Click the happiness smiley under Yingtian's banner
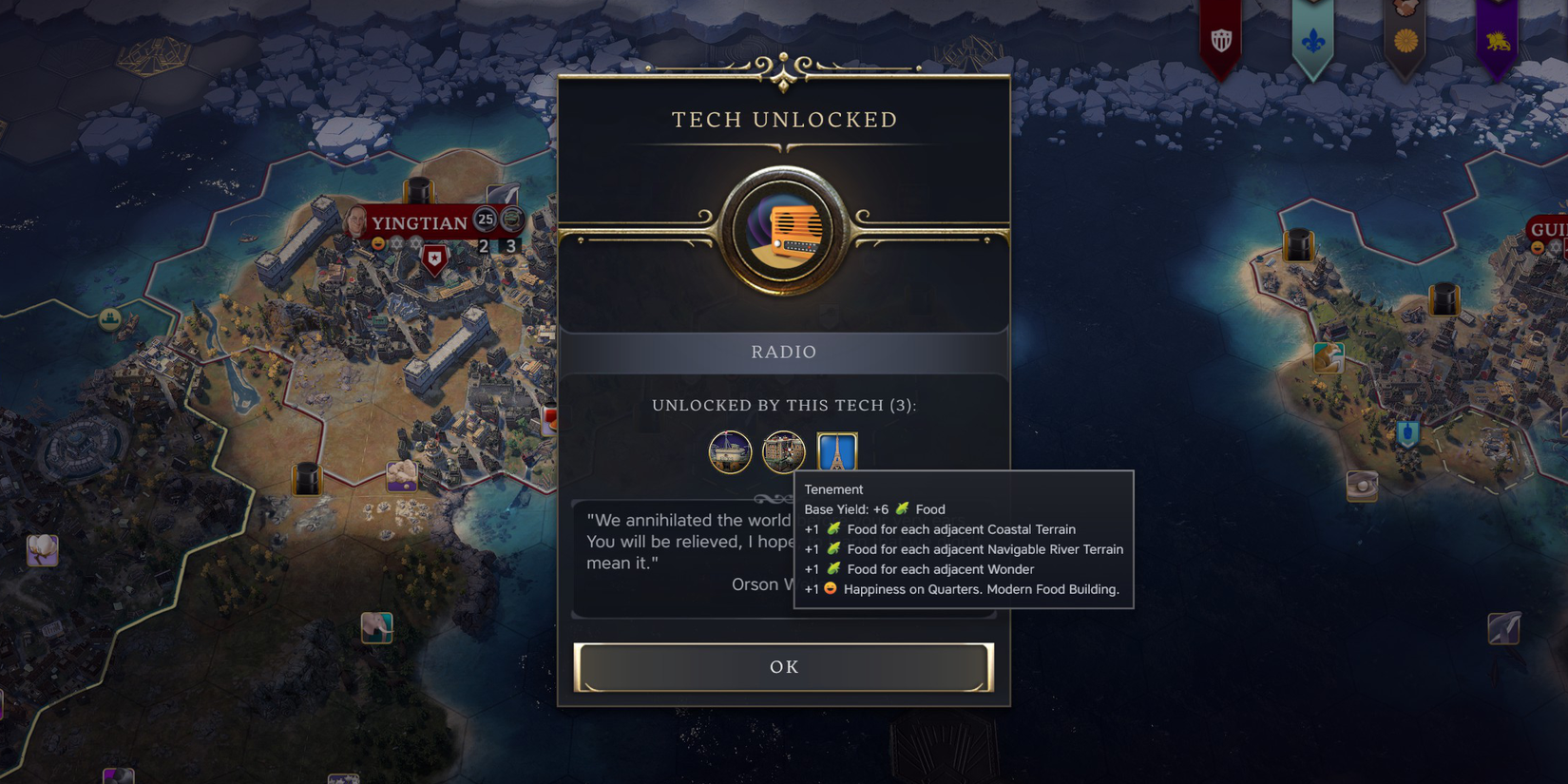This screenshot has height=784, width=1568. pos(377,243)
